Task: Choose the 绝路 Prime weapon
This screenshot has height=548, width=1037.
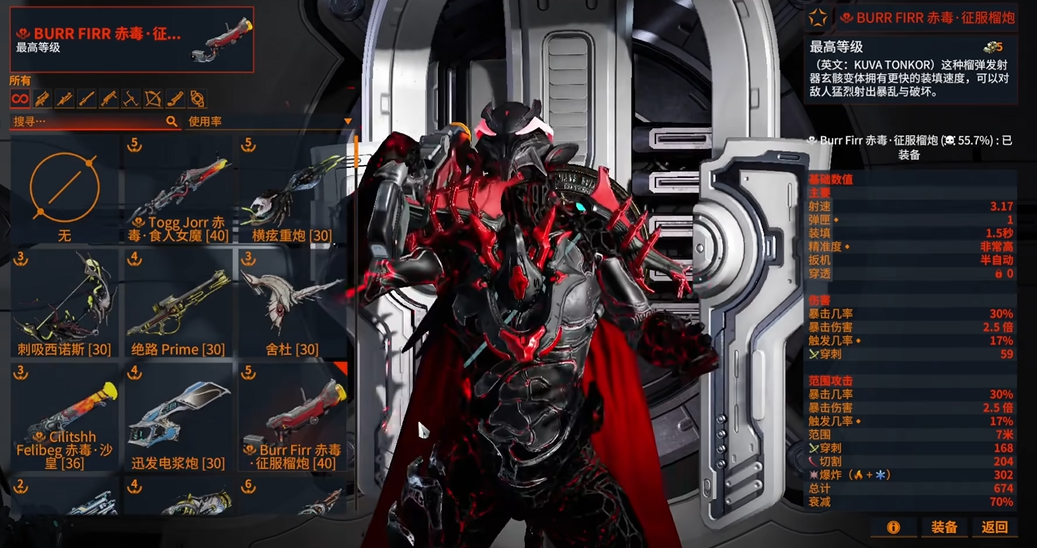Action: [179, 305]
